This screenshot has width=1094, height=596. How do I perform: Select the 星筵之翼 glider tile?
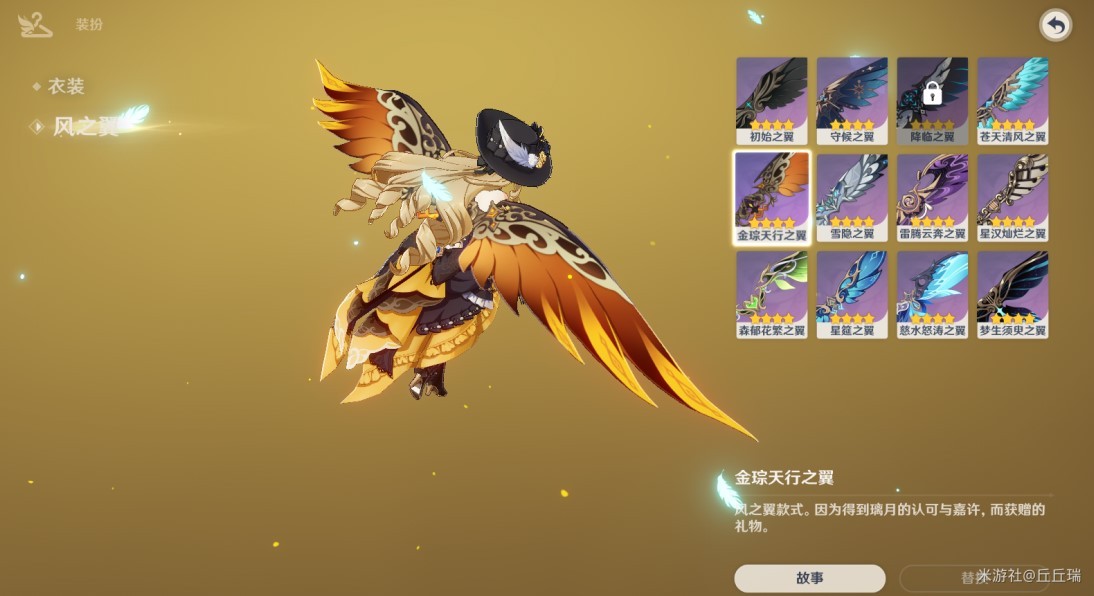click(x=852, y=294)
